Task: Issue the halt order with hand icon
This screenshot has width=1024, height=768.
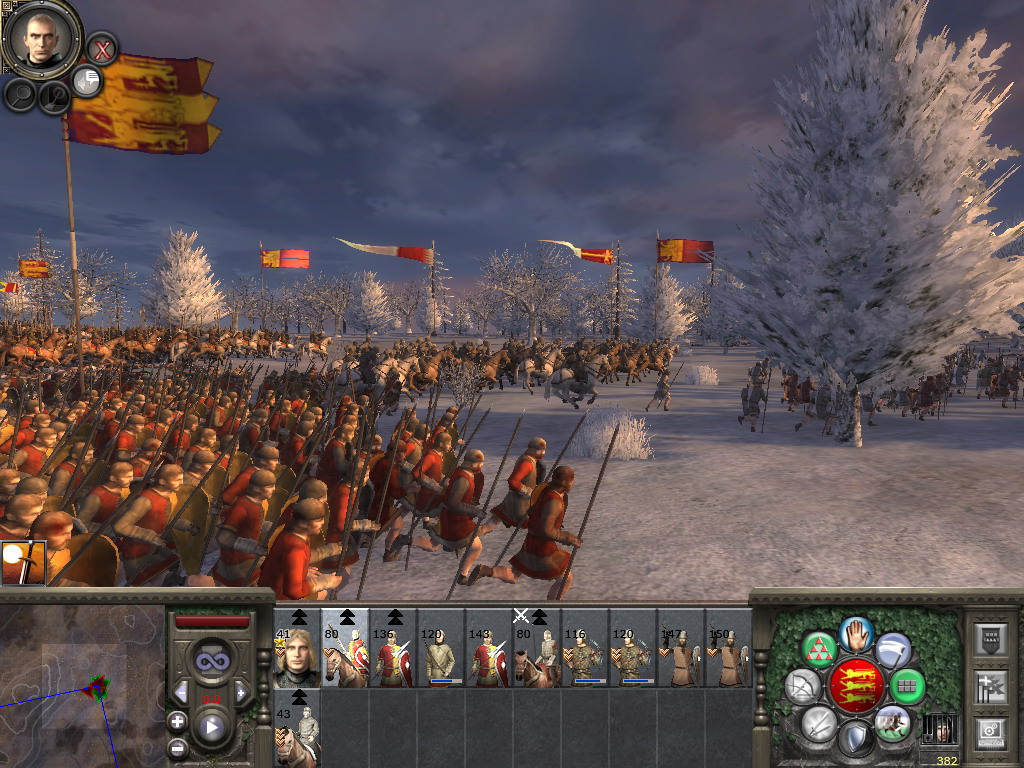Action: click(x=855, y=633)
